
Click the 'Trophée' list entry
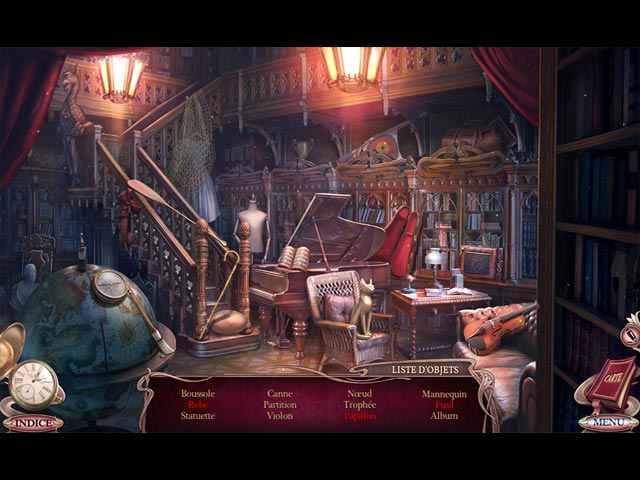coord(360,405)
